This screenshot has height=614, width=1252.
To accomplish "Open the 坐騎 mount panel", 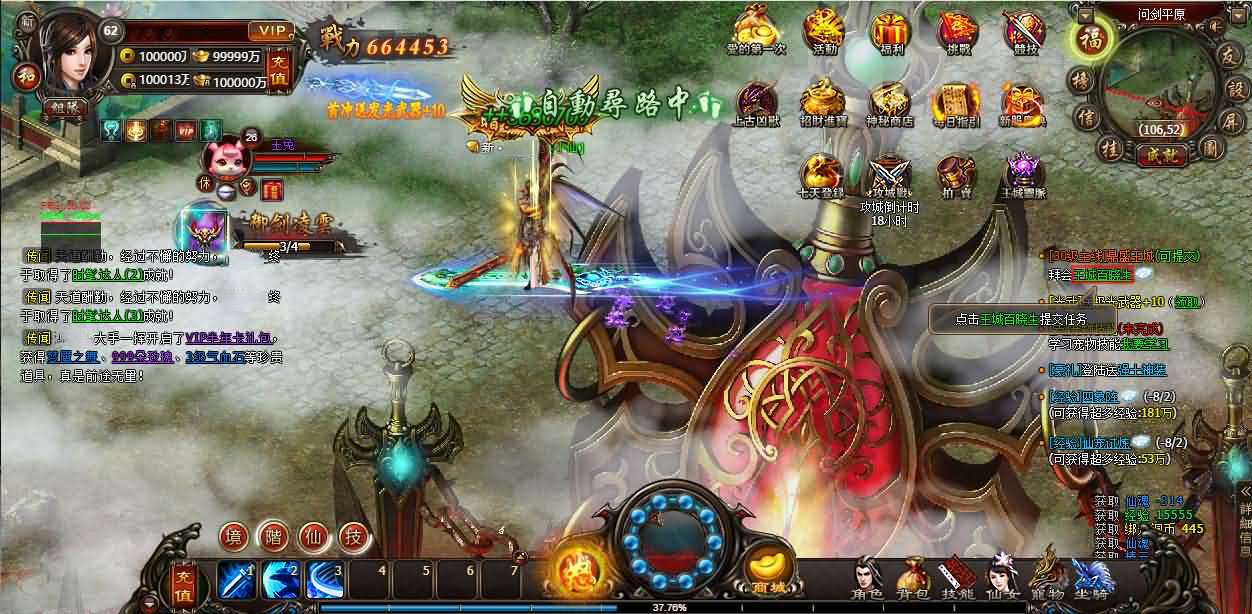I will click(1090, 577).
